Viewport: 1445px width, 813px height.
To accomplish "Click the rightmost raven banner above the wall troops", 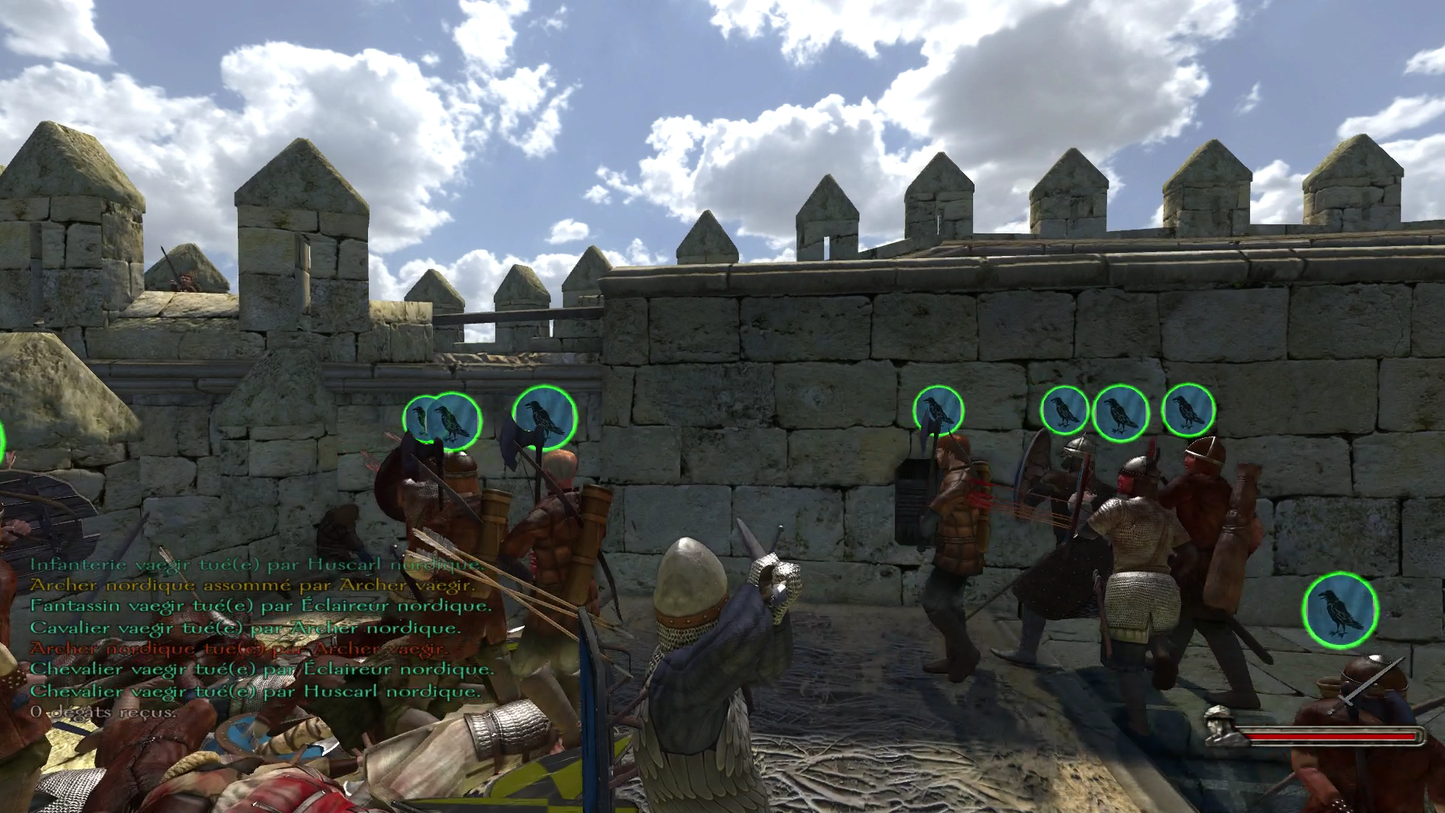I will click(x=1188, y=410).
